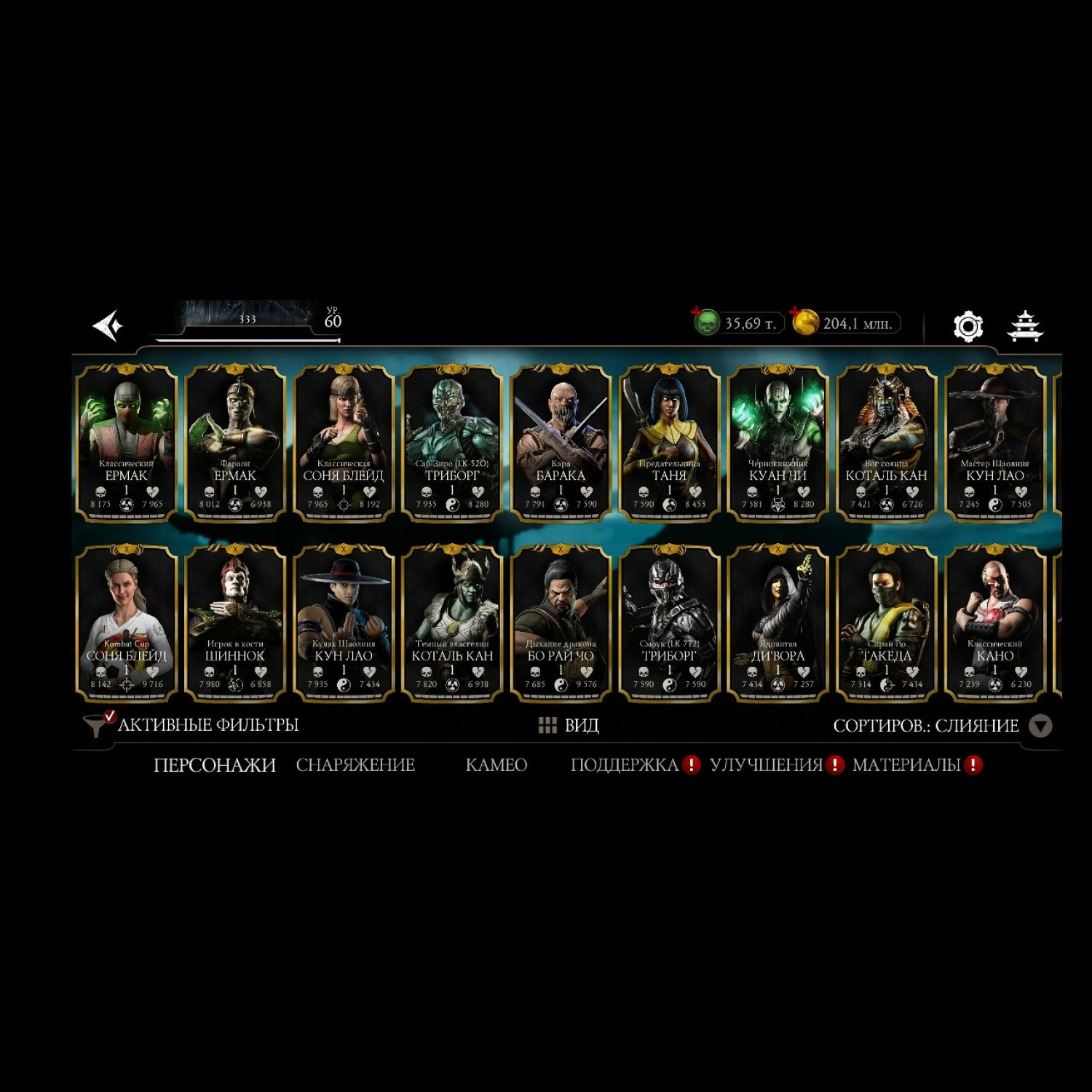The height and width of the screenshot is (1092, 1092).
Task: Choose the Фараон Ермак card
Action: point(235,443)
